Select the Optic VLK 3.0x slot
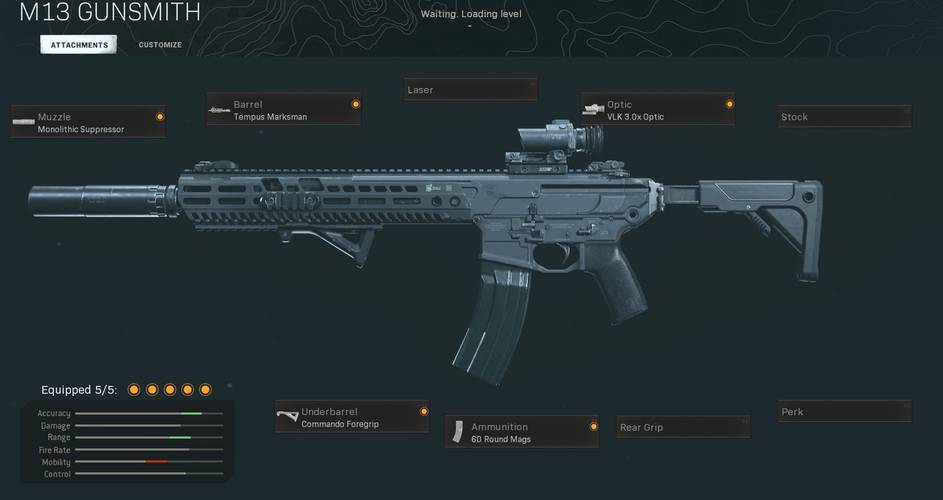This screenshot has height=500, width=943. click(x=658, y=110)
